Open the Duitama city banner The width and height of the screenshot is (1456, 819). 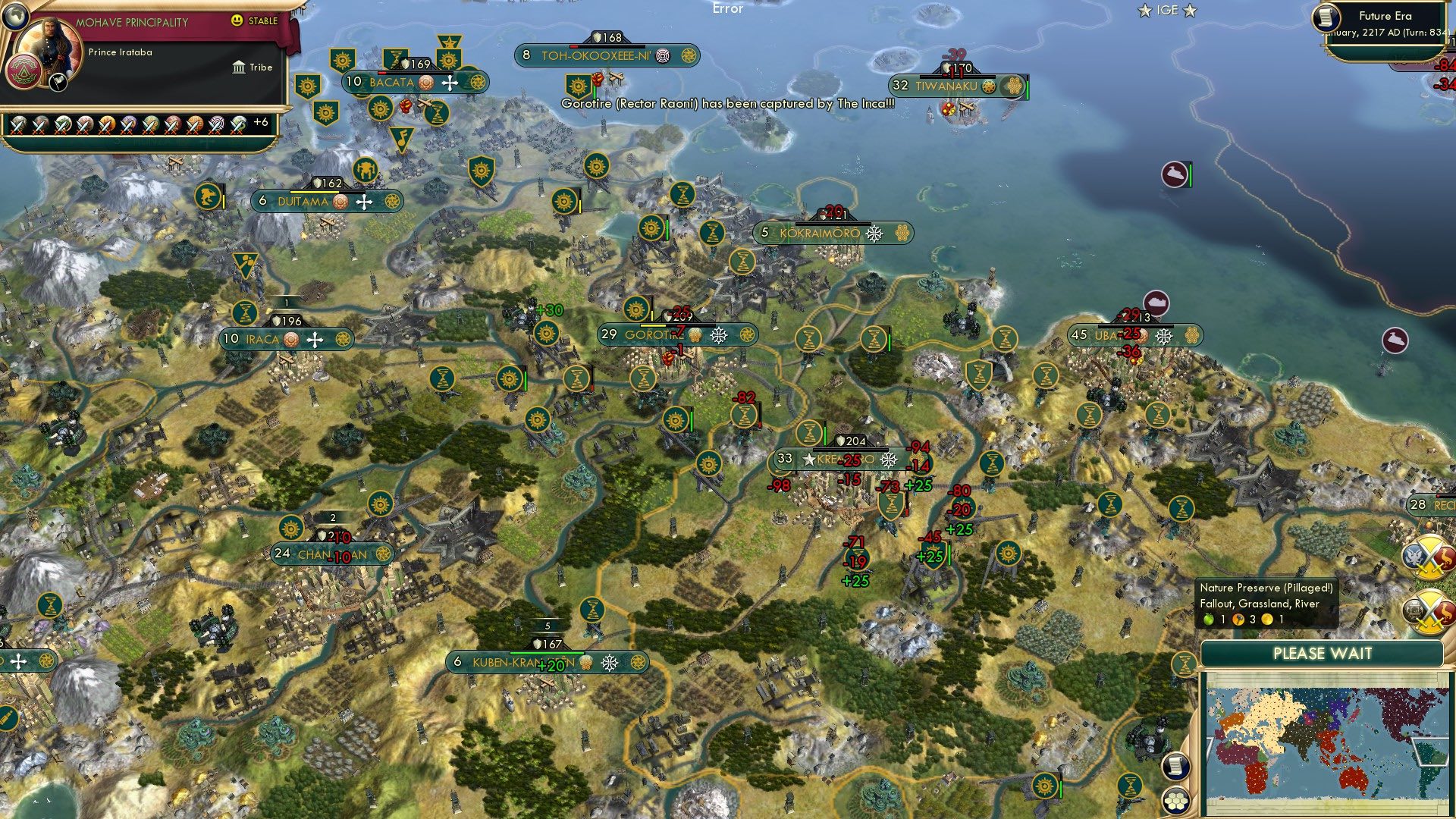[x=303, y=202]
